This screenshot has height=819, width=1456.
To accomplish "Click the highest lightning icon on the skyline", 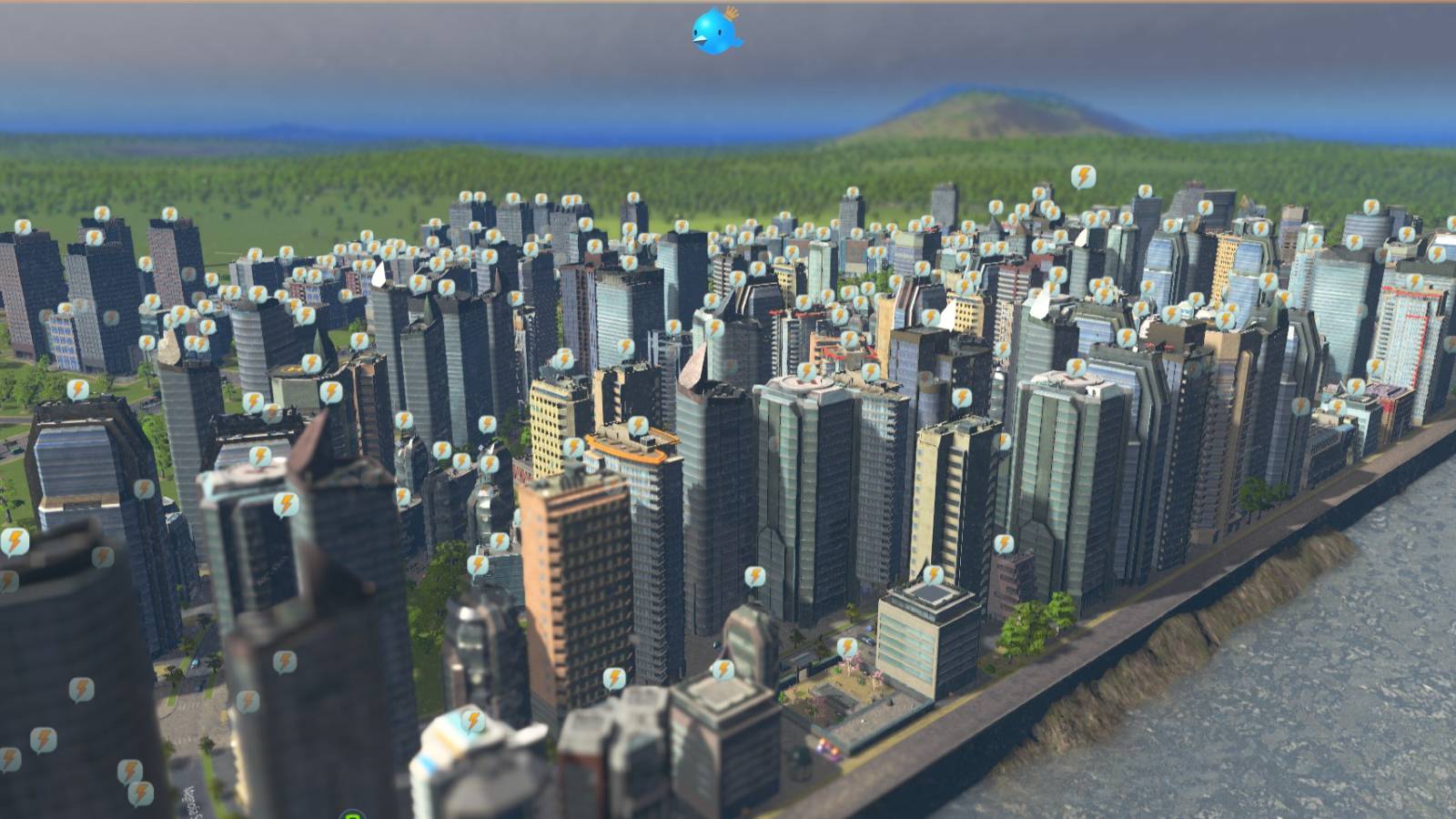I will tap(1083, 175).
